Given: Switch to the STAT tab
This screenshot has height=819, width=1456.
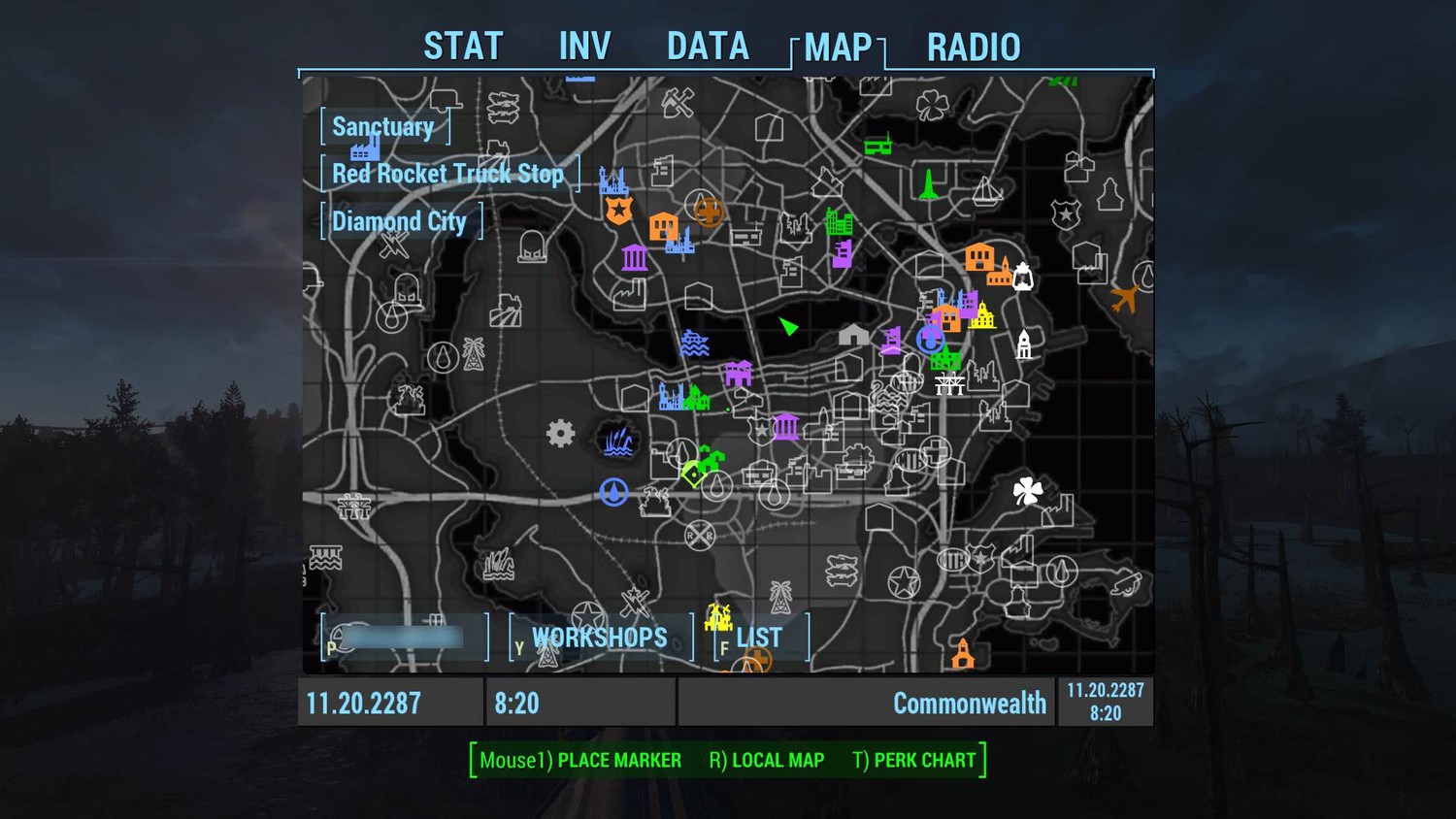Looking at the screenshot, I should click(463, 47).
